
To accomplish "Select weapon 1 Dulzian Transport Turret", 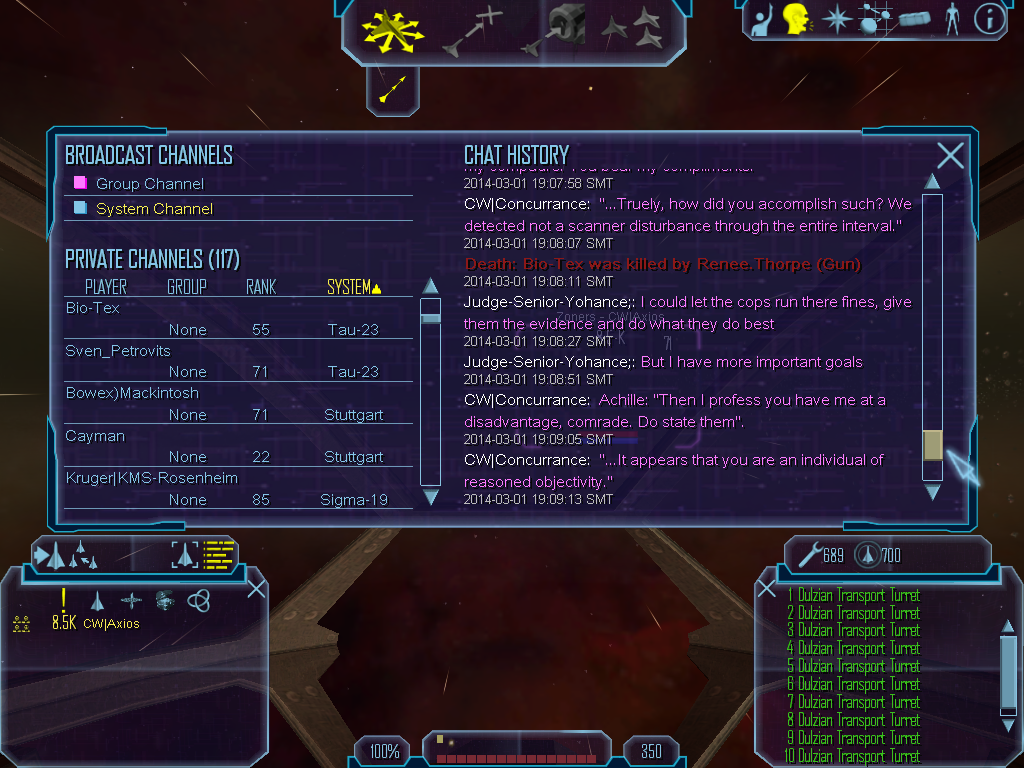I will click(x=853, y=596).
